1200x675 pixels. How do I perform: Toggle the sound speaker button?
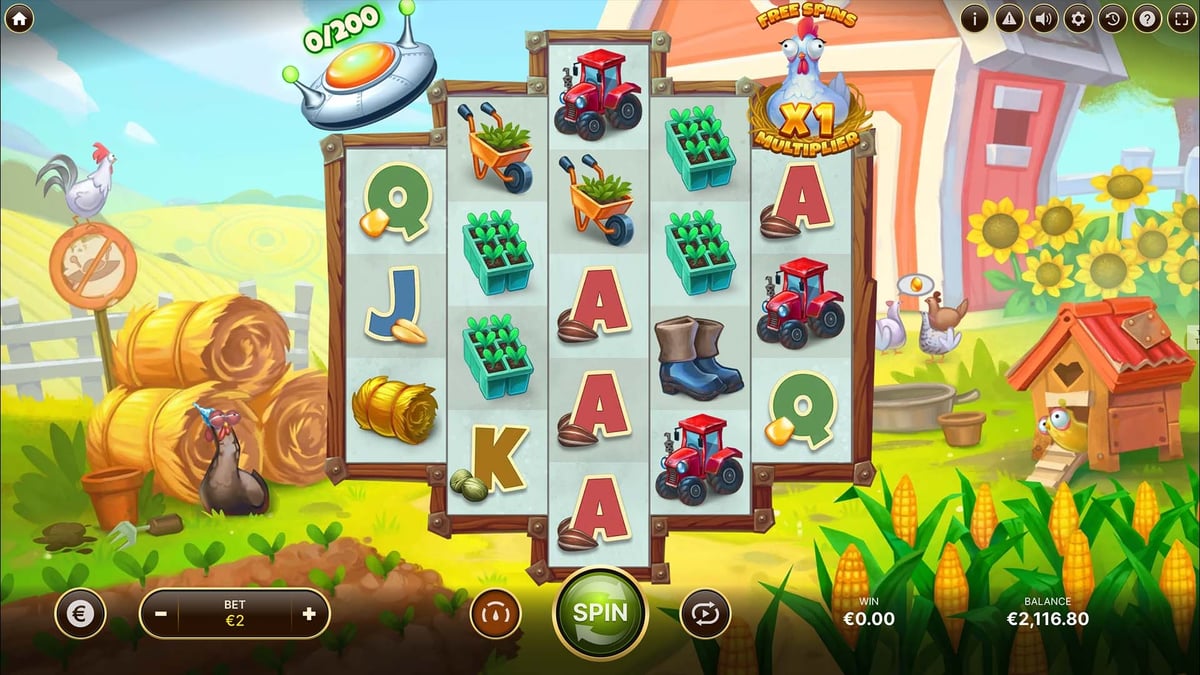coord(1043,18)
